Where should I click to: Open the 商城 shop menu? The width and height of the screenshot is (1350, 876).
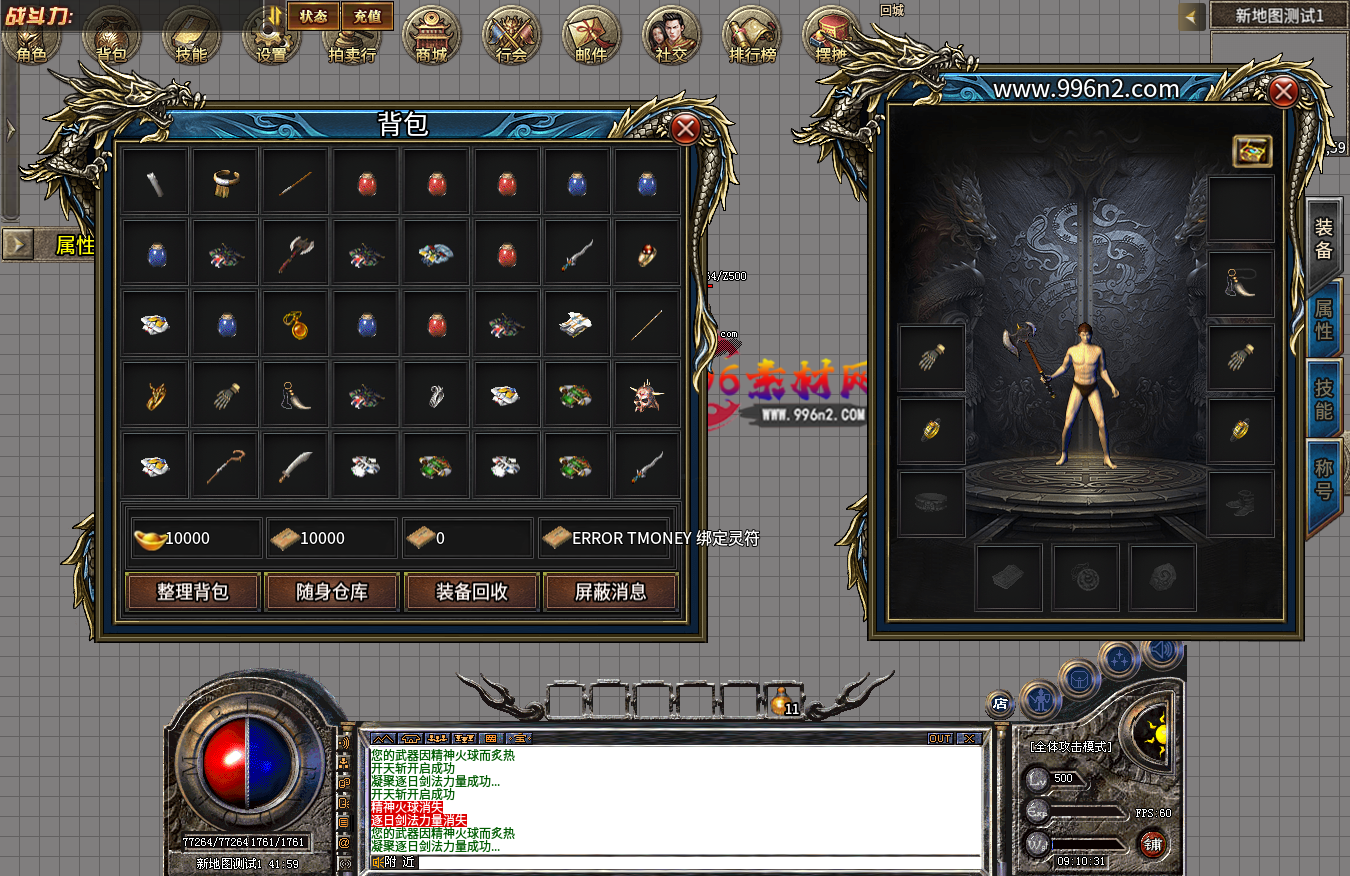pyautogui.click(x=432, y=36)
